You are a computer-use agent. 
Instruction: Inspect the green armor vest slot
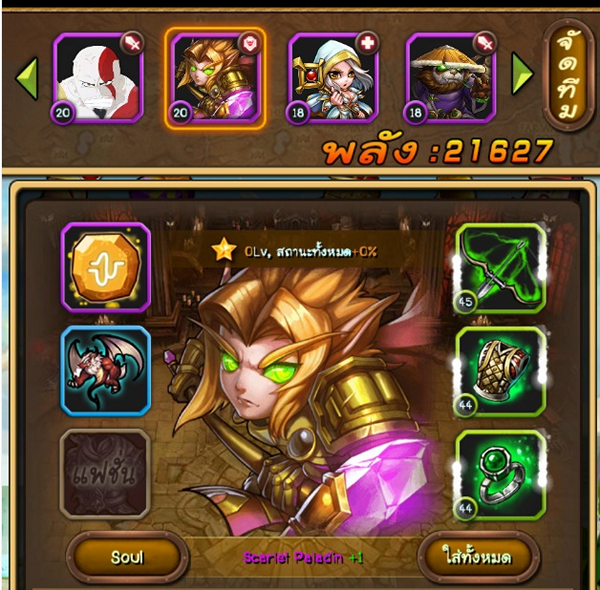(x=500, y=370)
